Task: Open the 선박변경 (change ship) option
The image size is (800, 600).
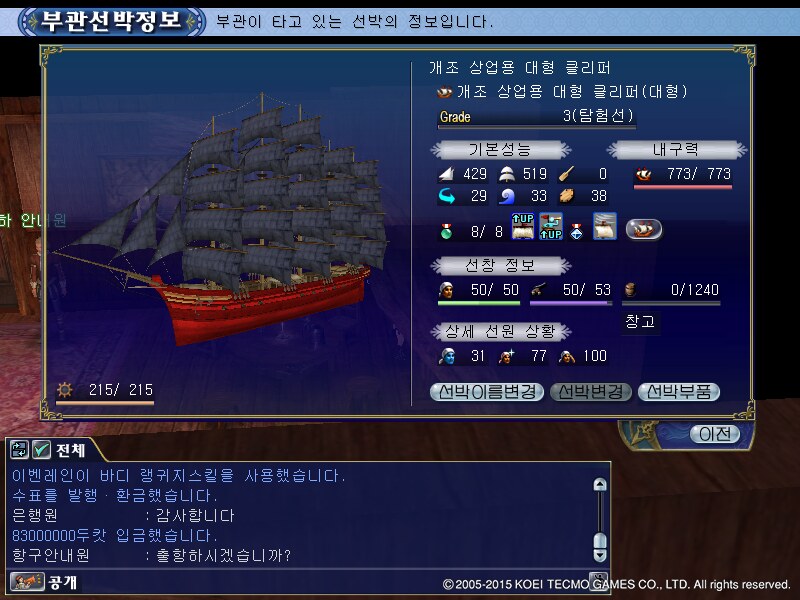Action: coord(592,392)
